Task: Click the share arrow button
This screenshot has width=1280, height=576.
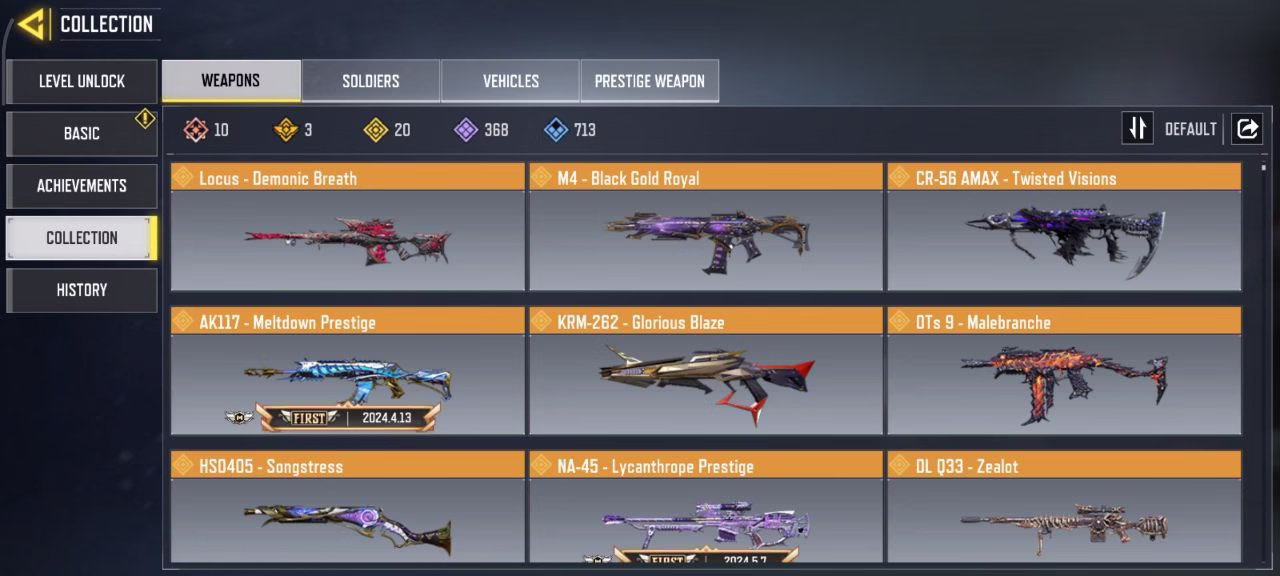Action: click(1247, 129)
